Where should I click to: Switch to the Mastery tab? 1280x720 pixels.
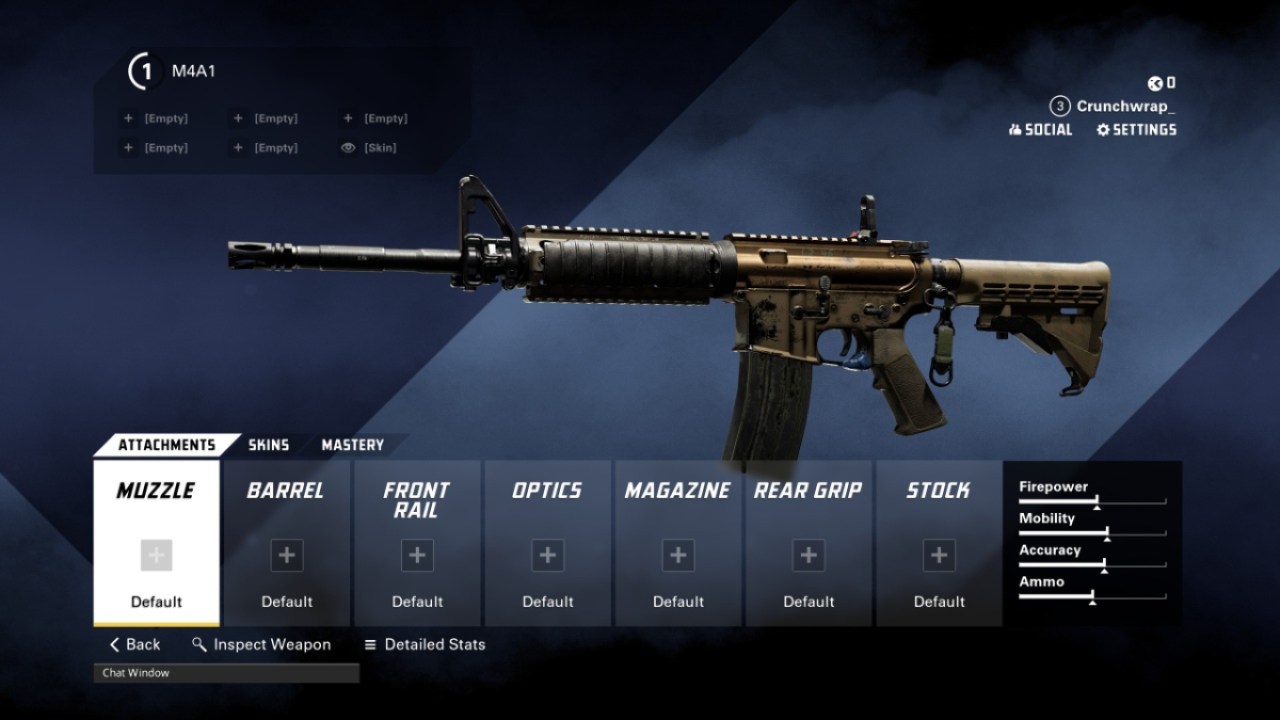[x=352, y=445]
